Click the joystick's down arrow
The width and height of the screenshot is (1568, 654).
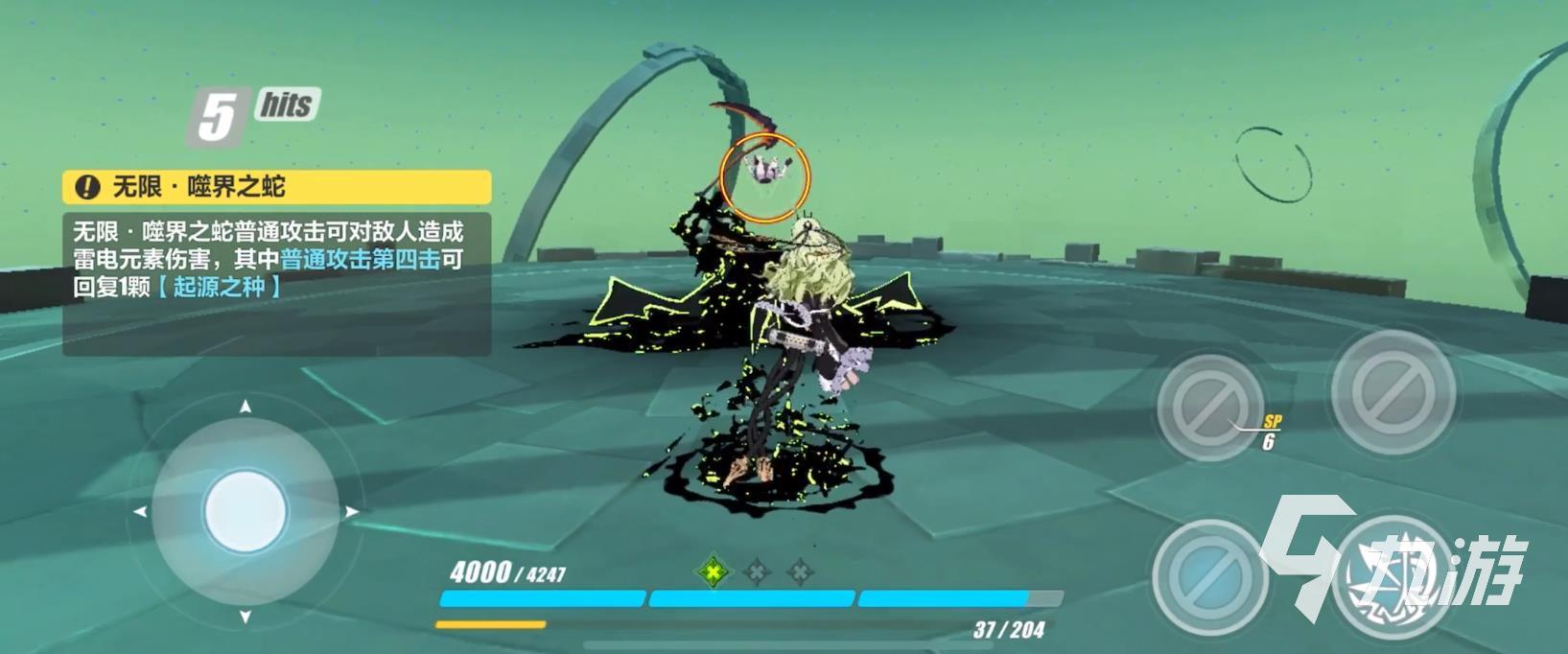(246, 617)
